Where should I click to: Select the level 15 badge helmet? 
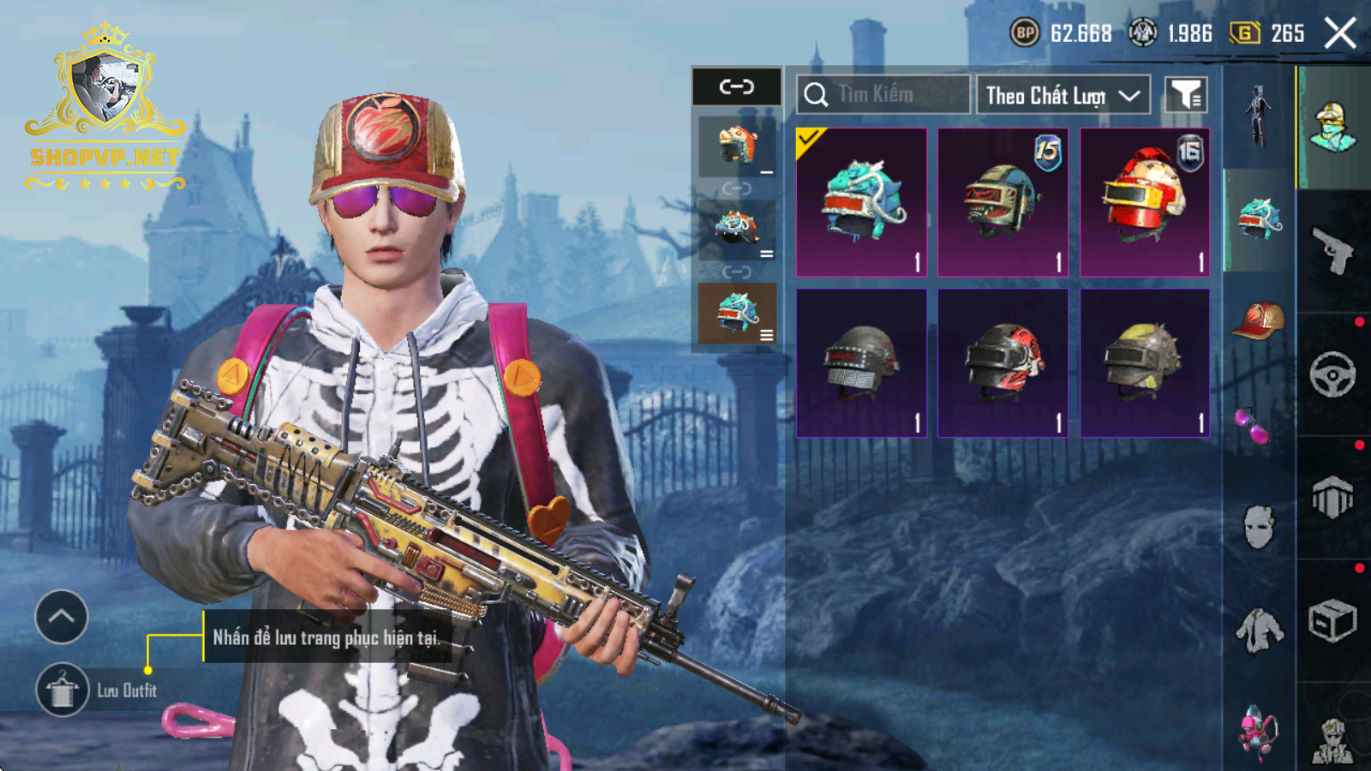point(1003,202)
